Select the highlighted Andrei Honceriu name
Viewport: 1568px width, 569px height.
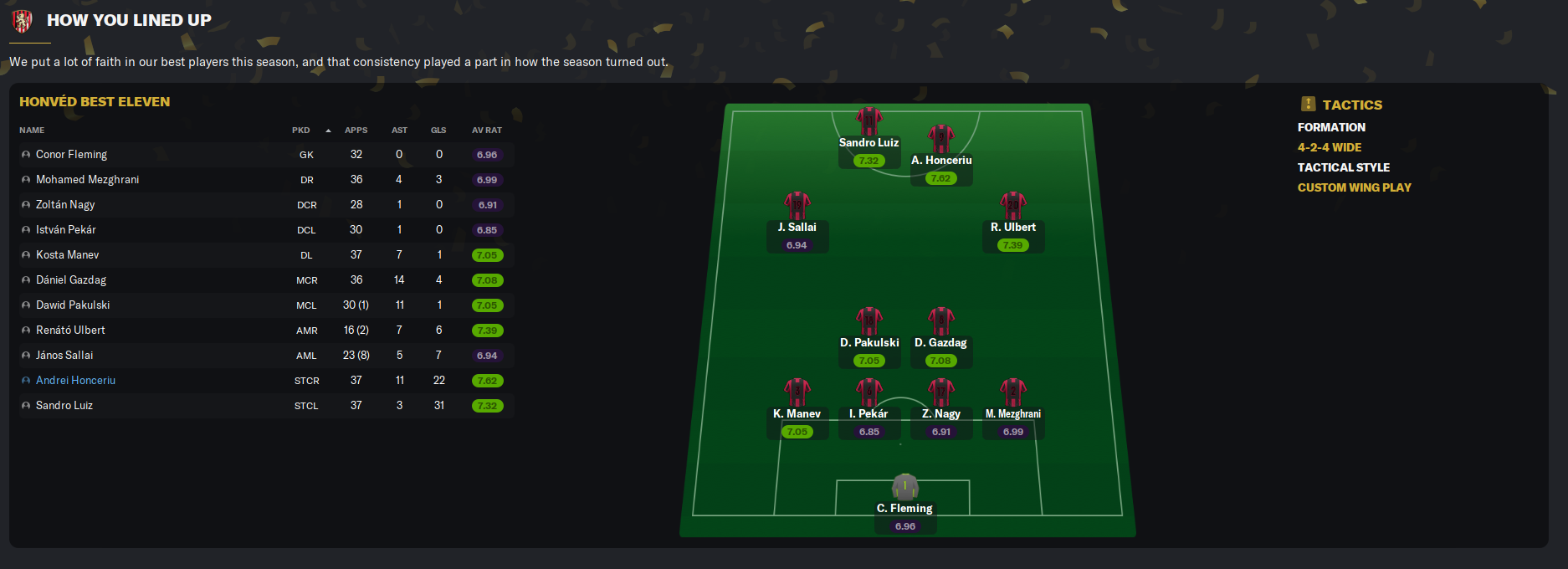tap(75, 381)
